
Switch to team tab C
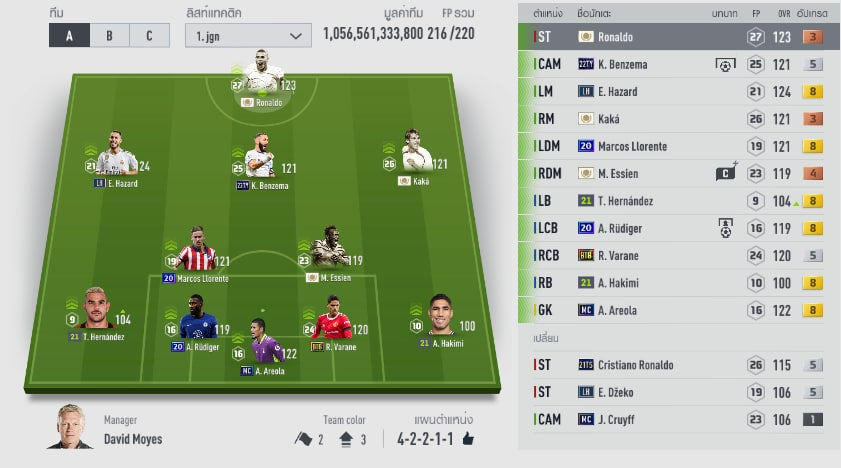pyautogui.click(x=149, y=35)
